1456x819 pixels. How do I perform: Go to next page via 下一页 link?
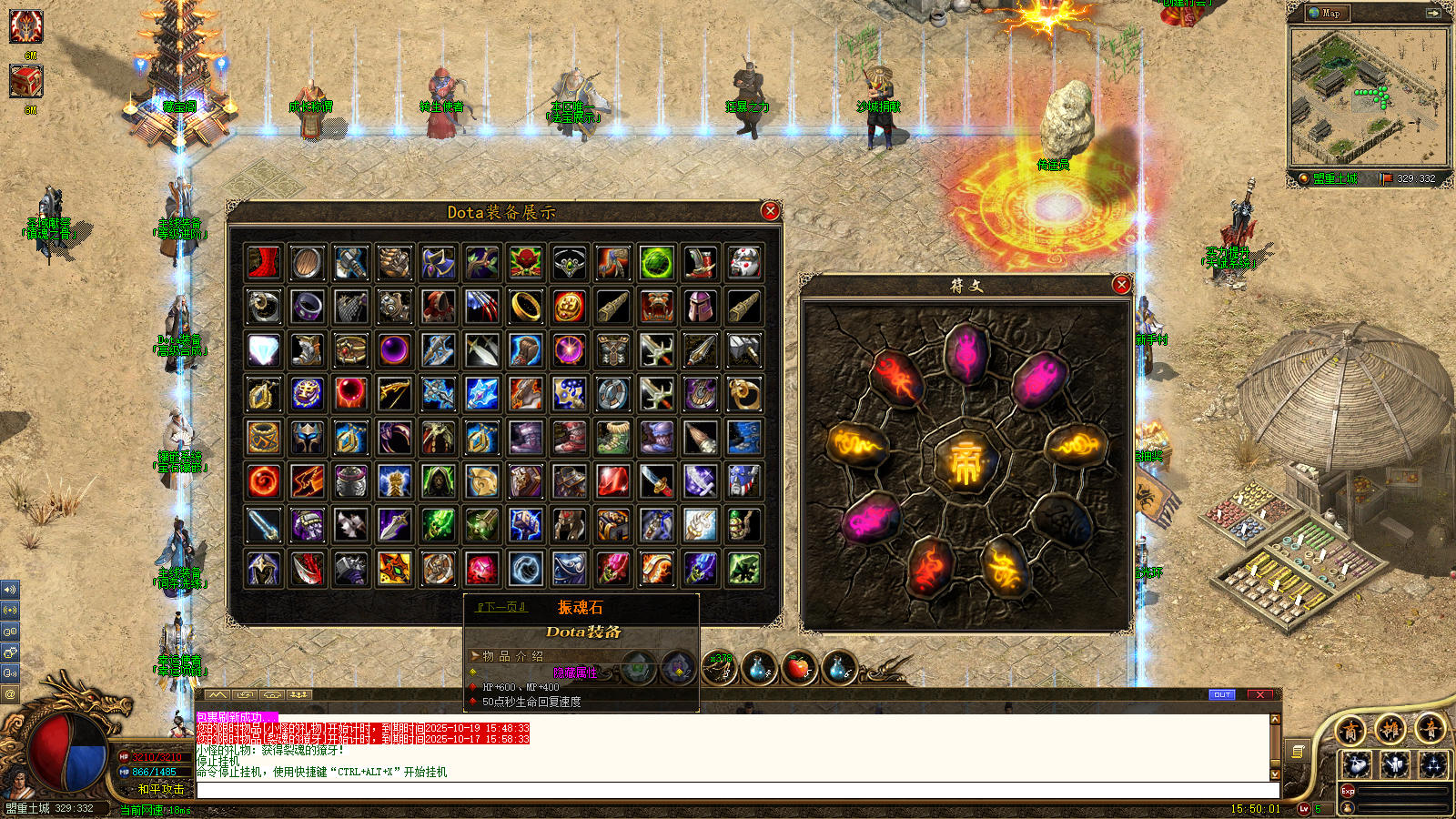click(x=501, y=607)
